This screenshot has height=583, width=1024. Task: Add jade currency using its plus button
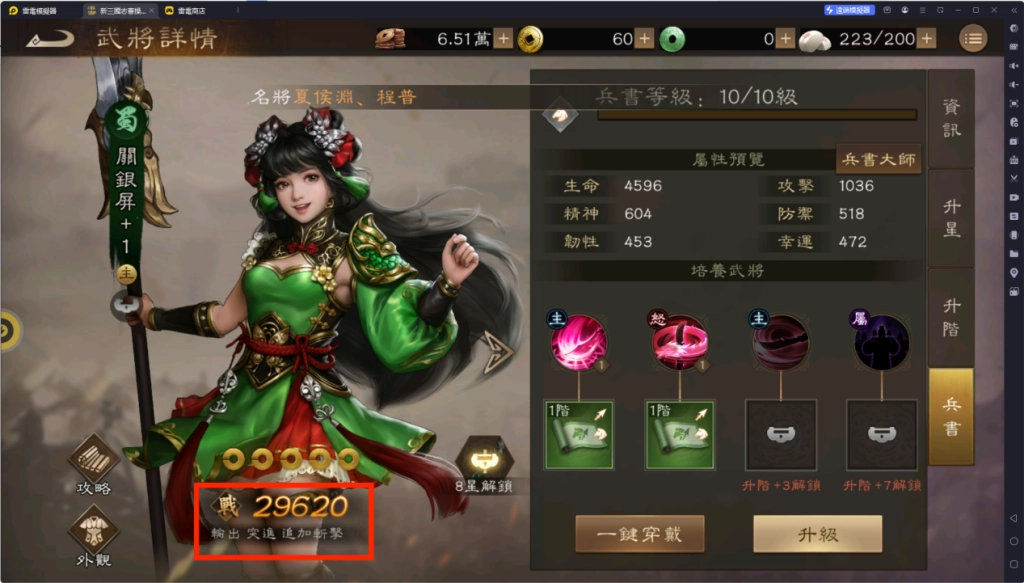tap(645, 39)
